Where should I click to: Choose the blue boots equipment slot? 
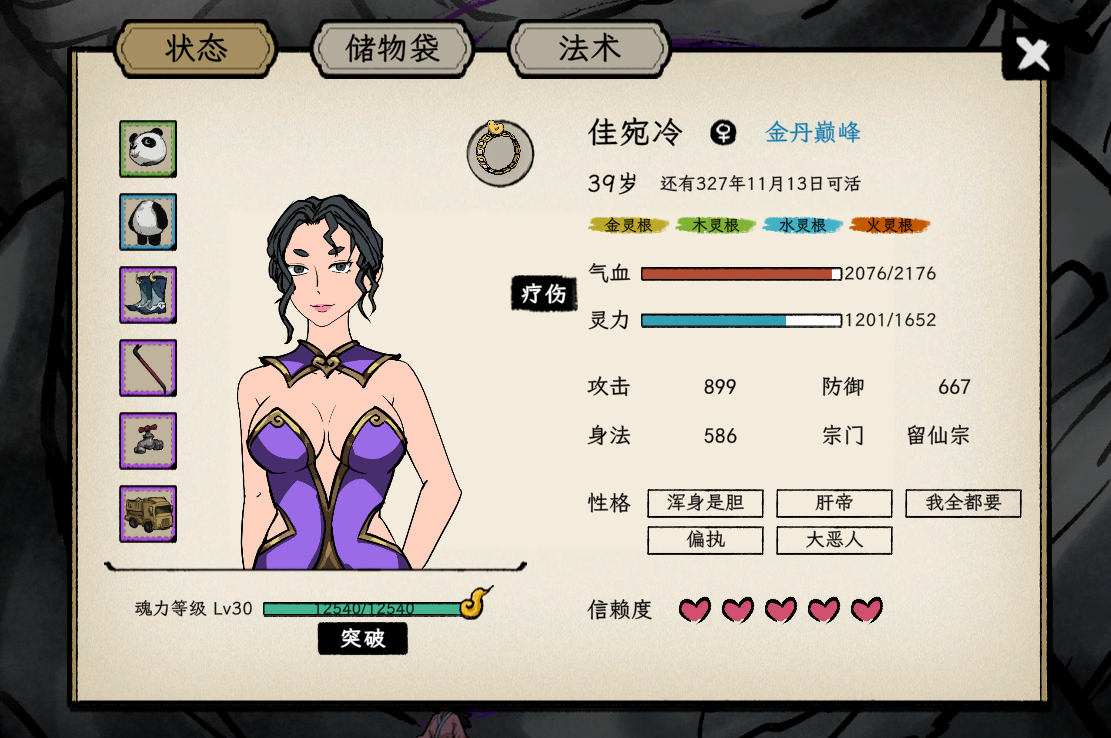(148, 295)
